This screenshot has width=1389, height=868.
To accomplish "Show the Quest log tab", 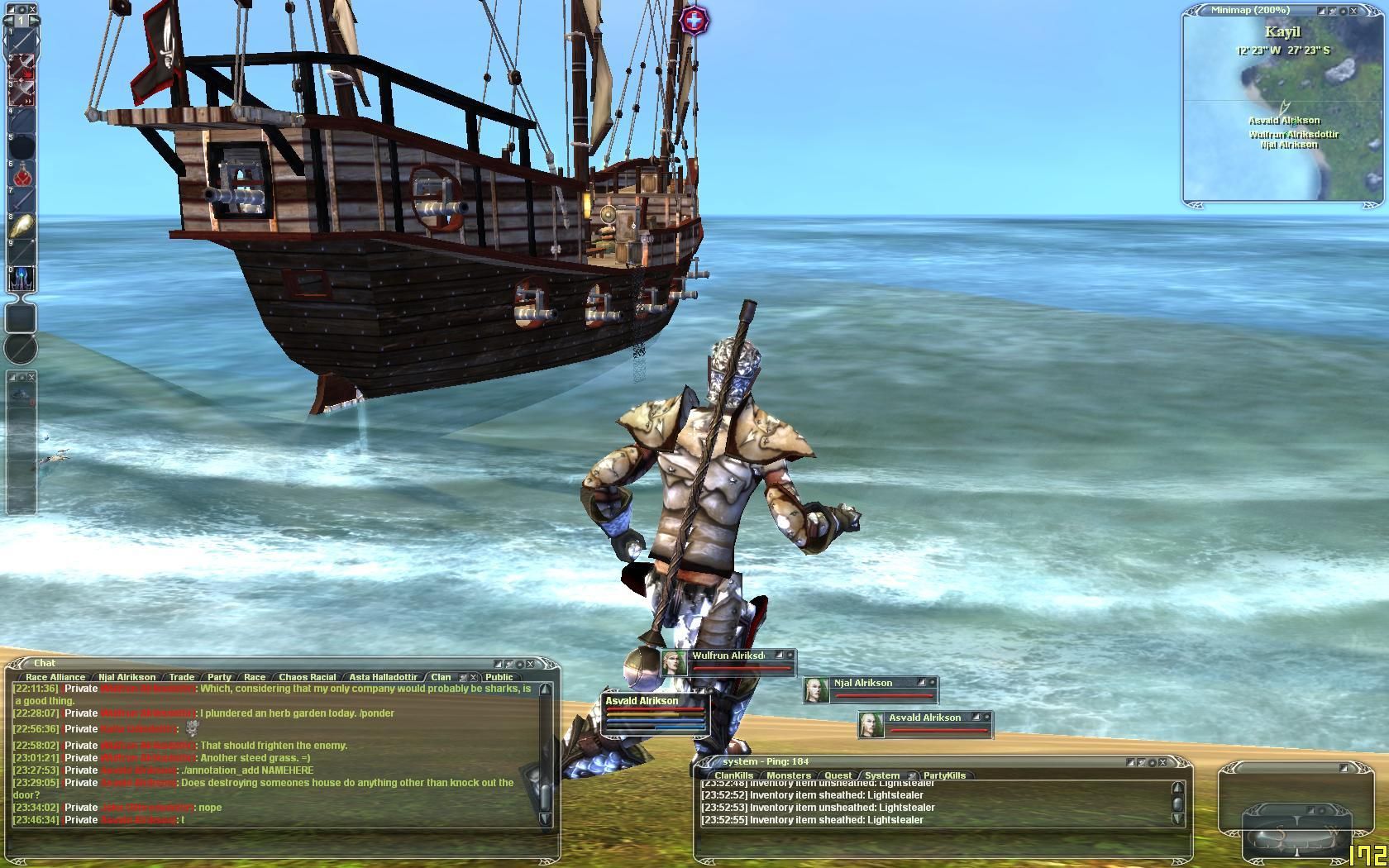I will (x=838, y=775).
